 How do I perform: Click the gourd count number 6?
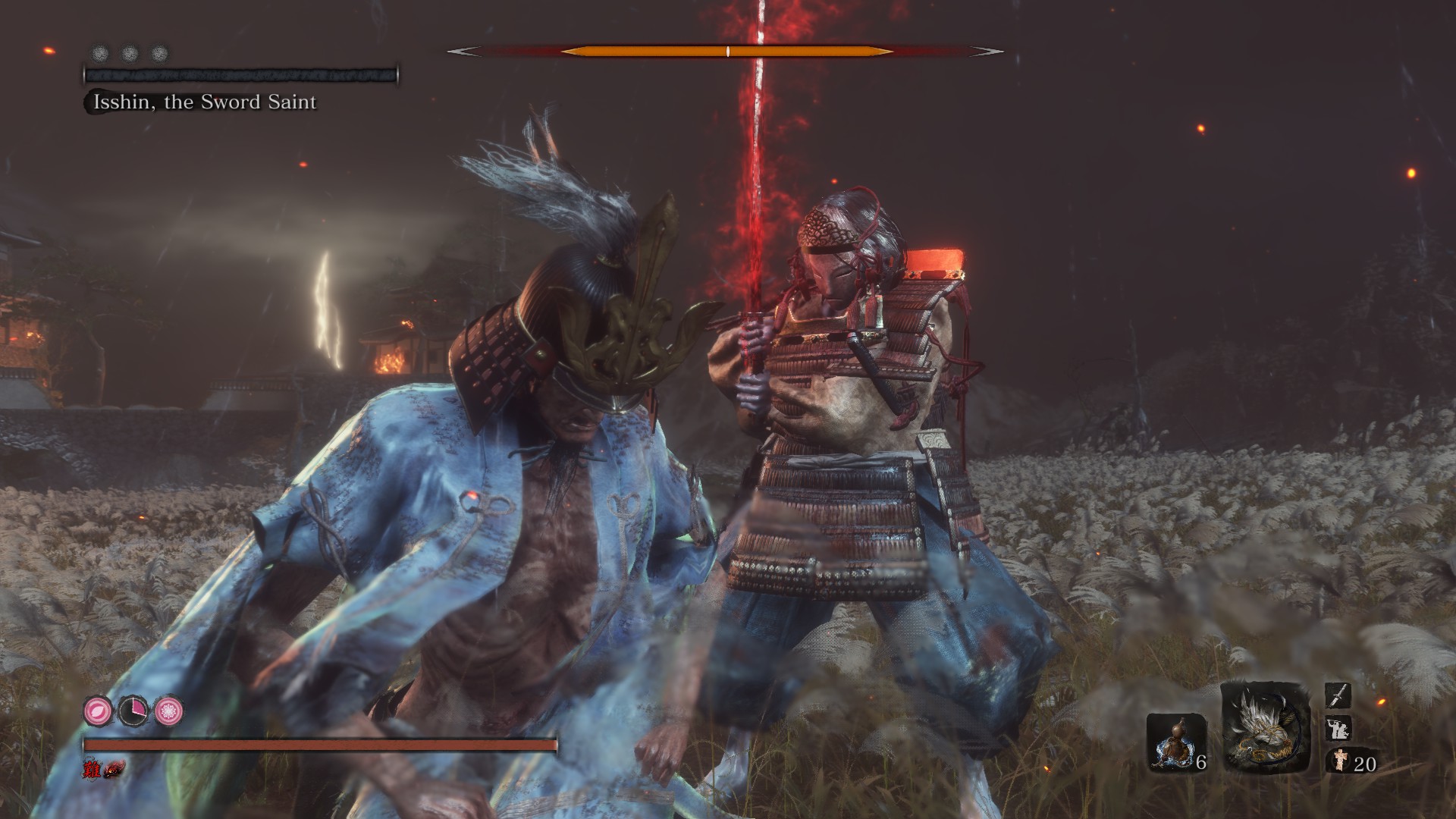[1202, 764]
